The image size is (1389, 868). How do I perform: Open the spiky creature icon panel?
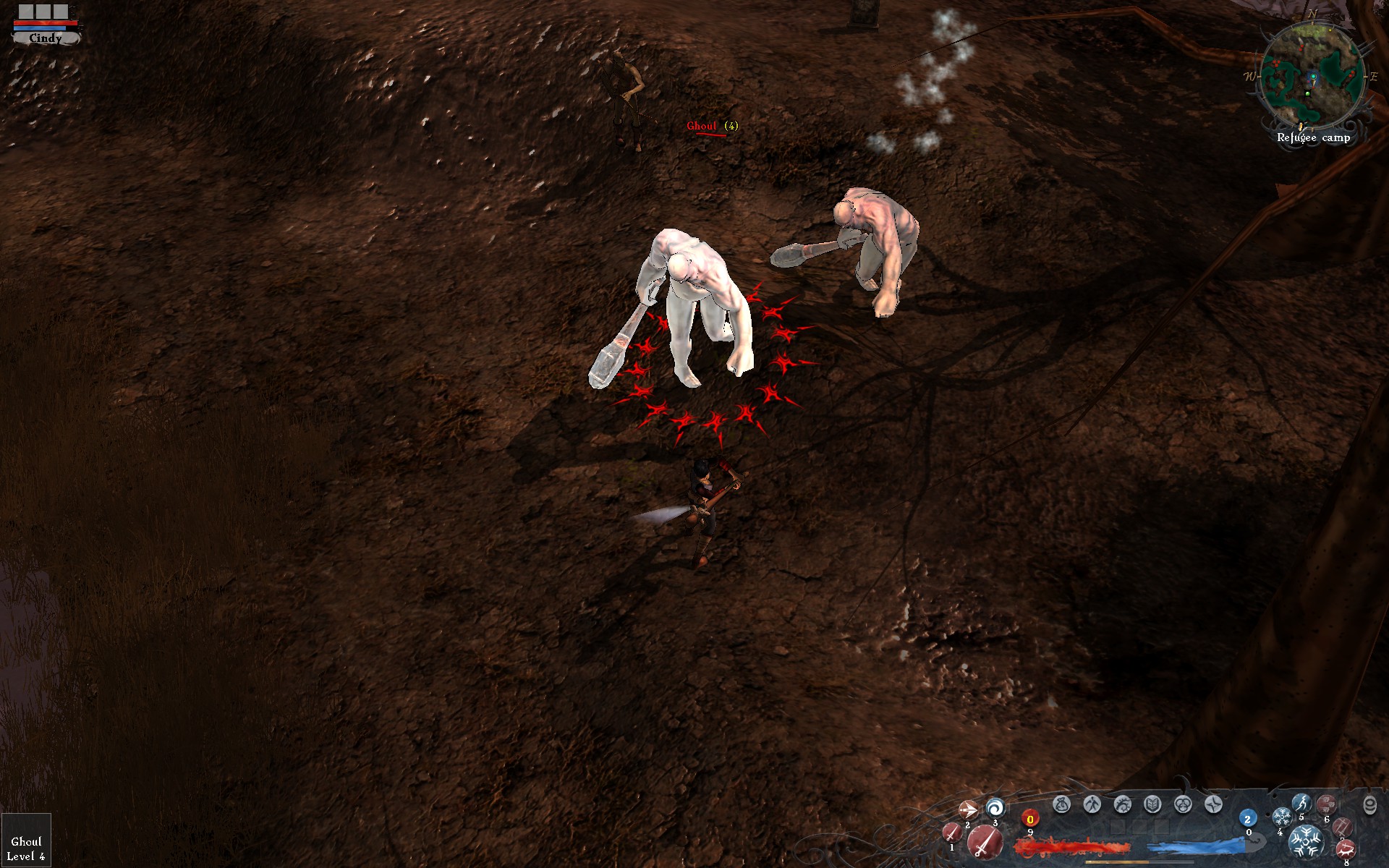point(1122,804)
